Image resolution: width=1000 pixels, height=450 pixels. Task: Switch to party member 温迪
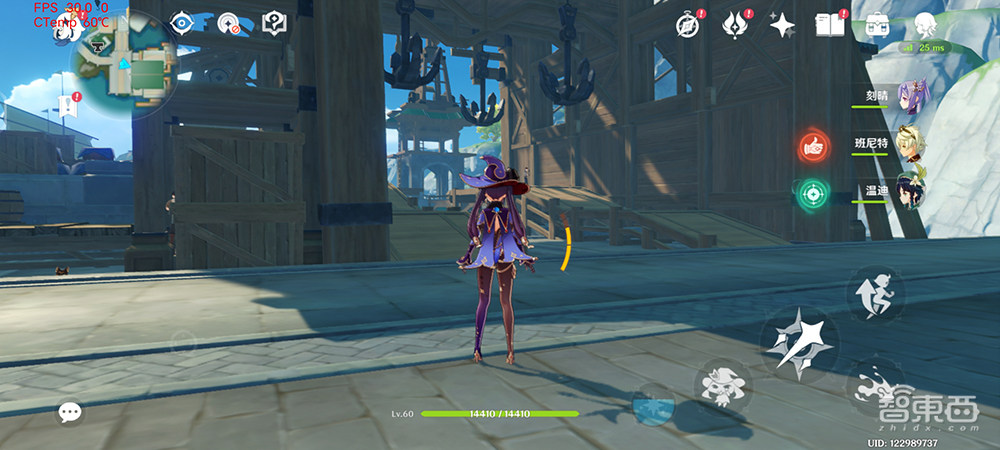[914, 192]
